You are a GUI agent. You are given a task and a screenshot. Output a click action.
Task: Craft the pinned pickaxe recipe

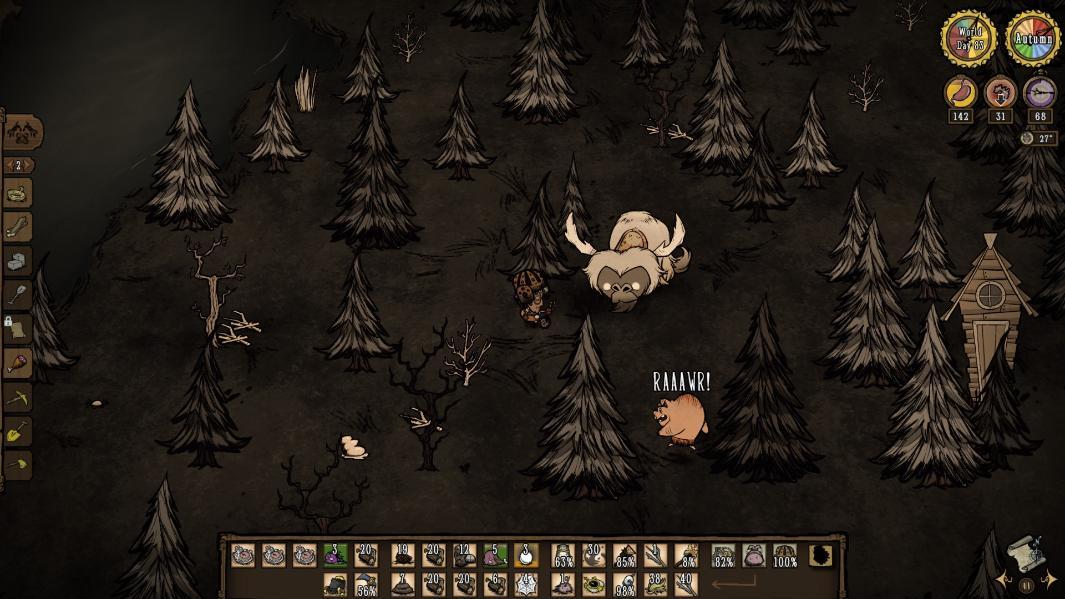[18, 397]
